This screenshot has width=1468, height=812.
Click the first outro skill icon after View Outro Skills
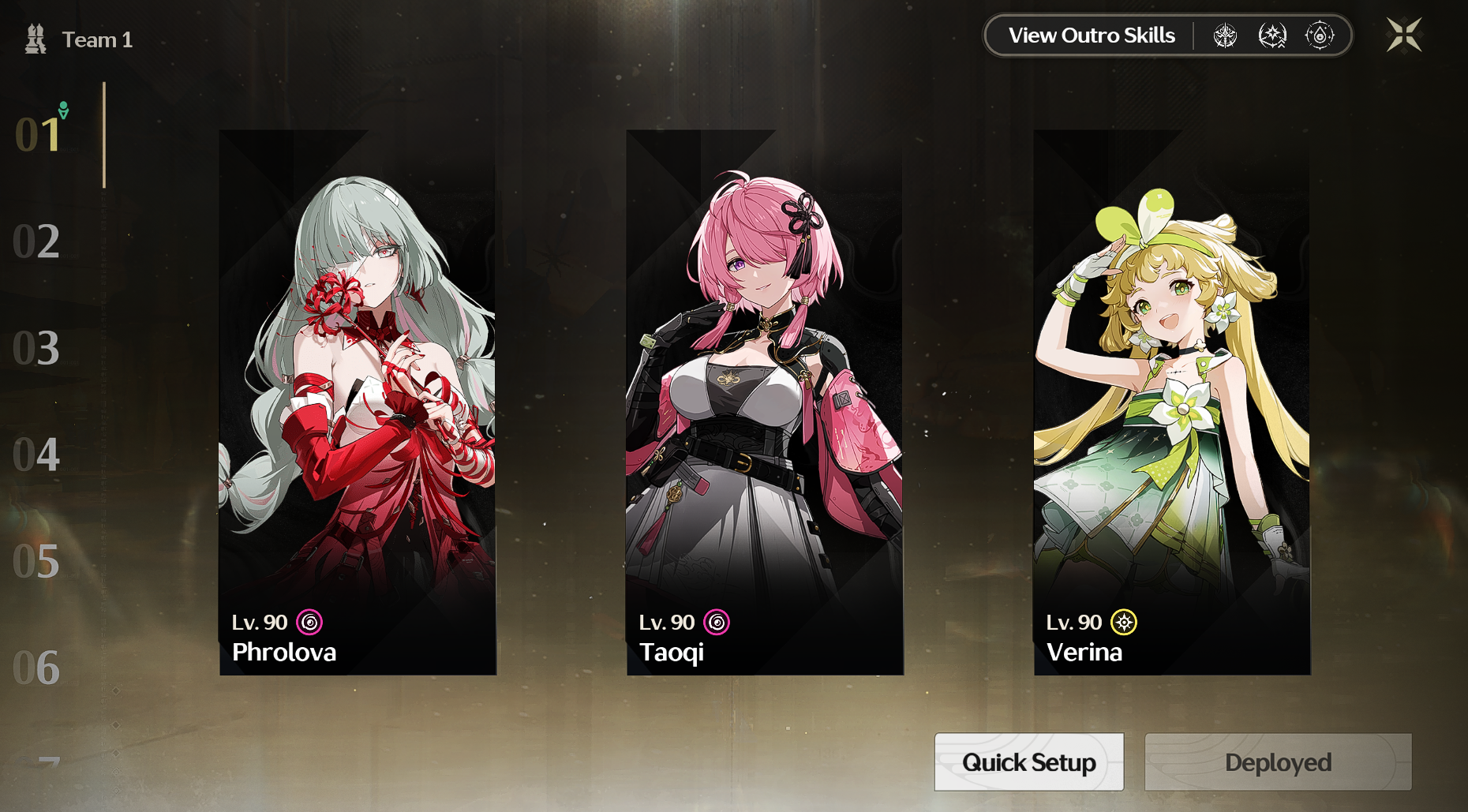(1226, 35)
